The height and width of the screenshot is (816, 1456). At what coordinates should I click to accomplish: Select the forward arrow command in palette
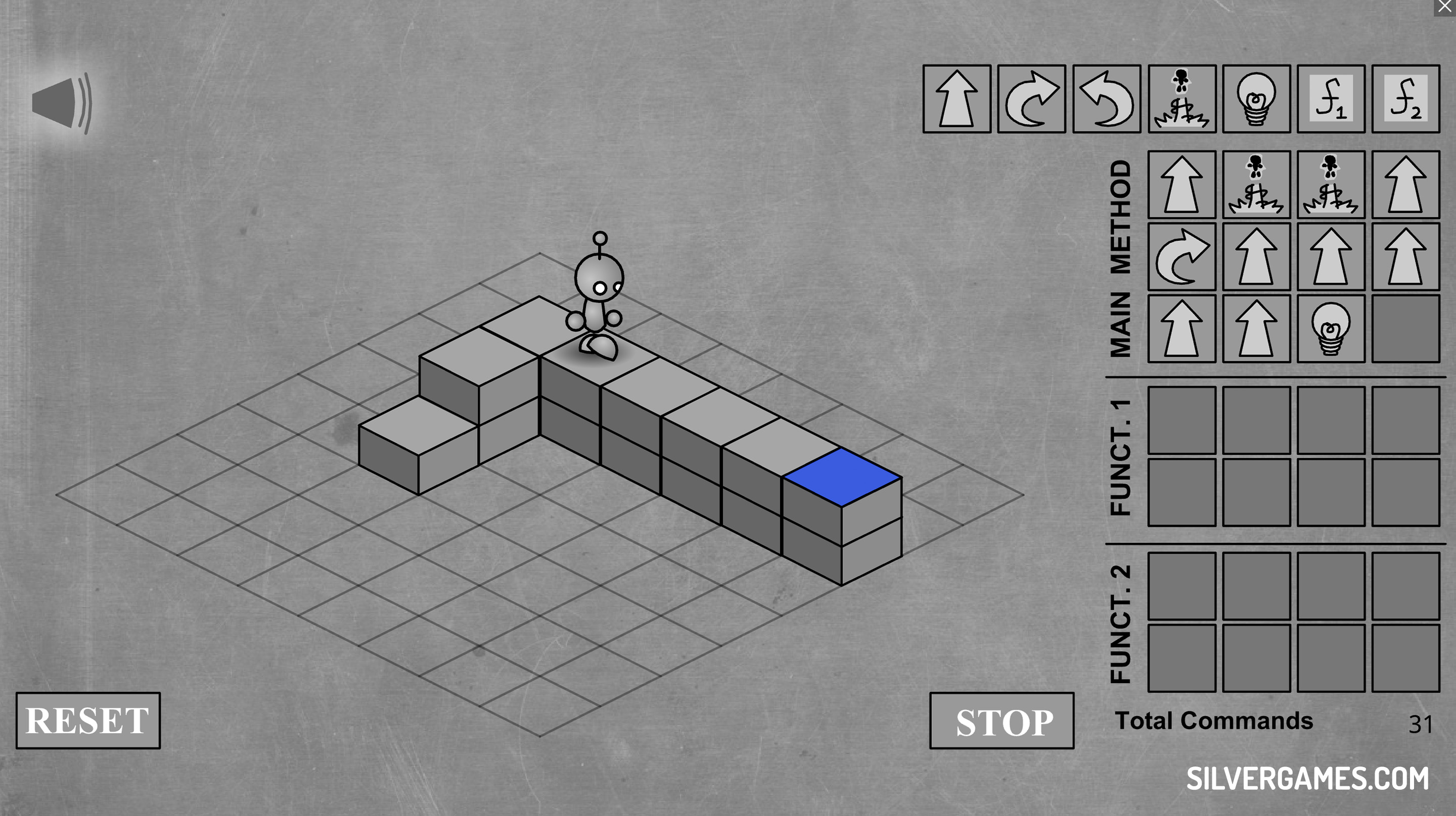pyautogui.click(x=957, y=99)
